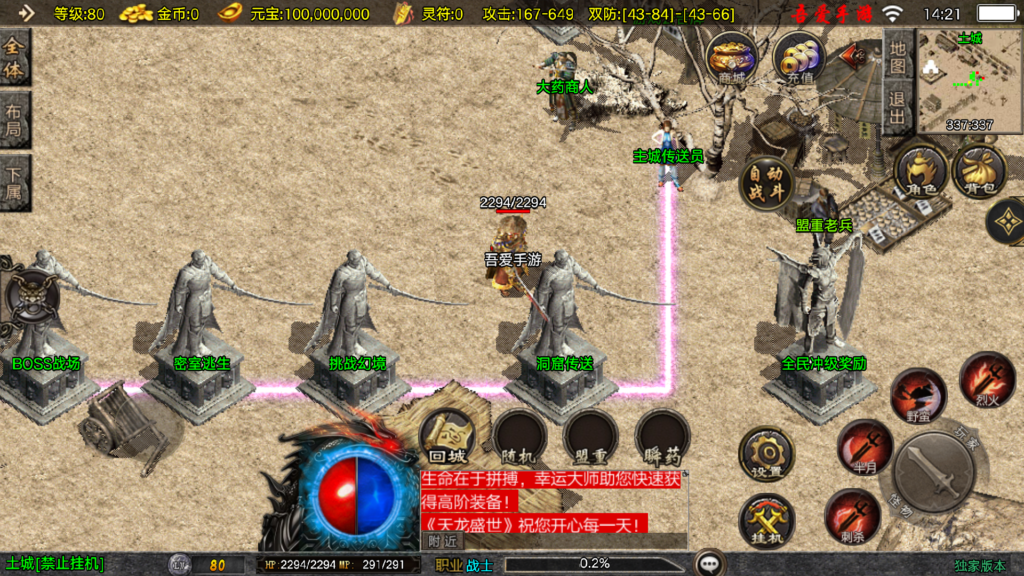Open the chat speech-bubble button

(711, 564)
